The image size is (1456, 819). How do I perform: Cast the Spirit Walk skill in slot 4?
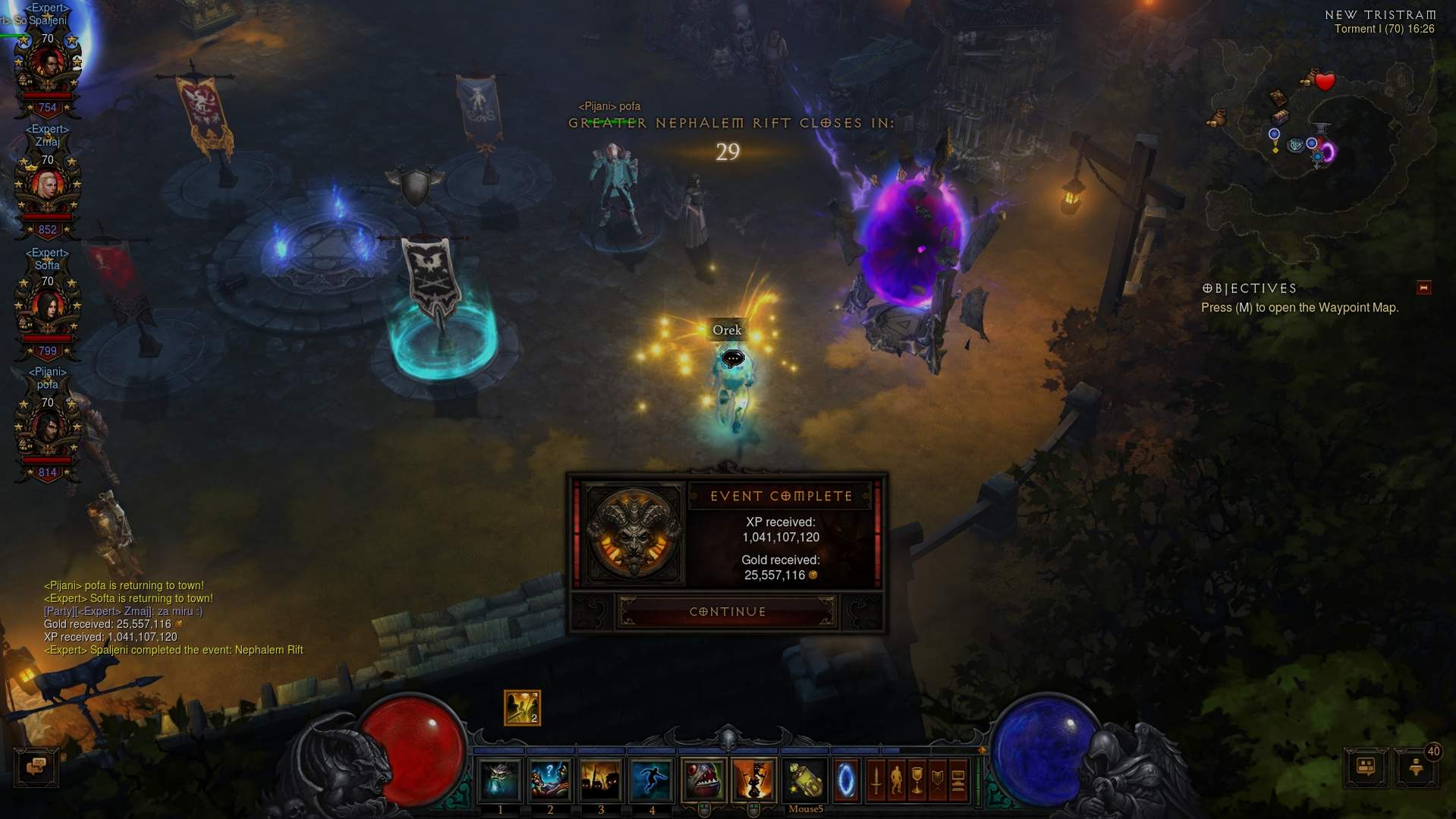tap(651, 780)
